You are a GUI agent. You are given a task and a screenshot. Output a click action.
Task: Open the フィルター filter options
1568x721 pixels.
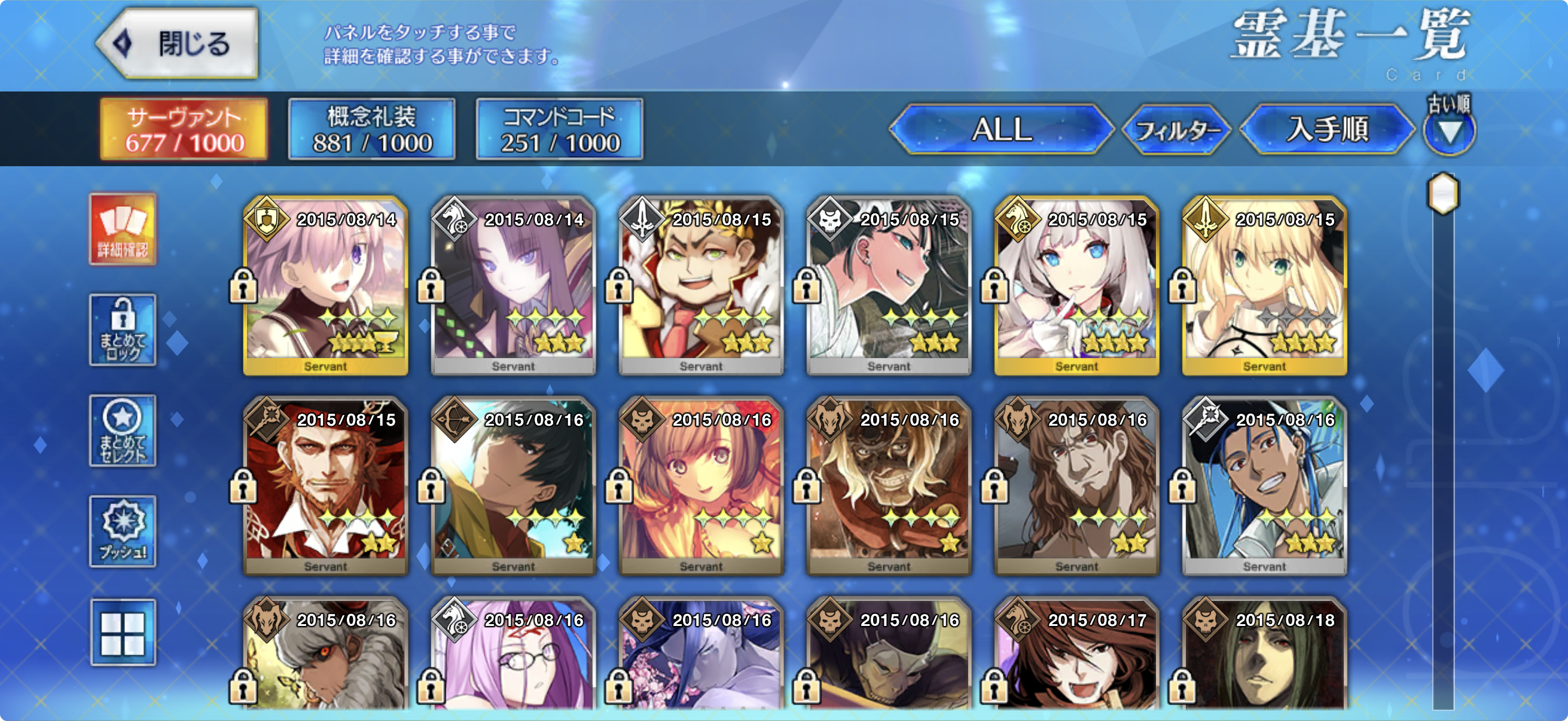(1177, 130)
